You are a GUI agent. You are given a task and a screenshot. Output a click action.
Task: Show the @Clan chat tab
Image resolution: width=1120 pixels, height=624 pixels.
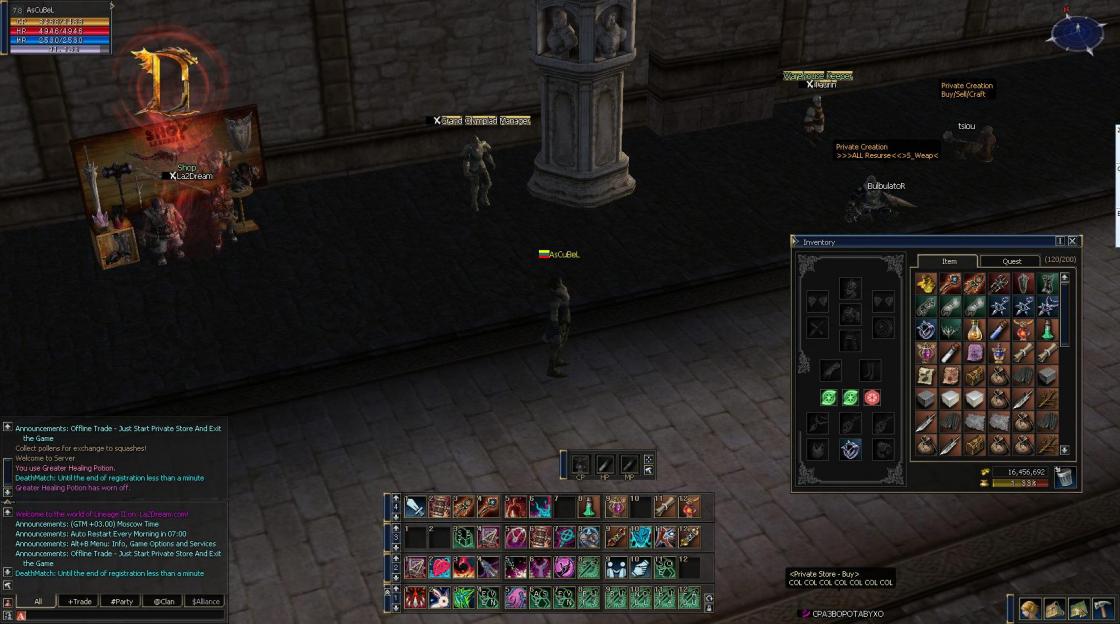point(164,601)
